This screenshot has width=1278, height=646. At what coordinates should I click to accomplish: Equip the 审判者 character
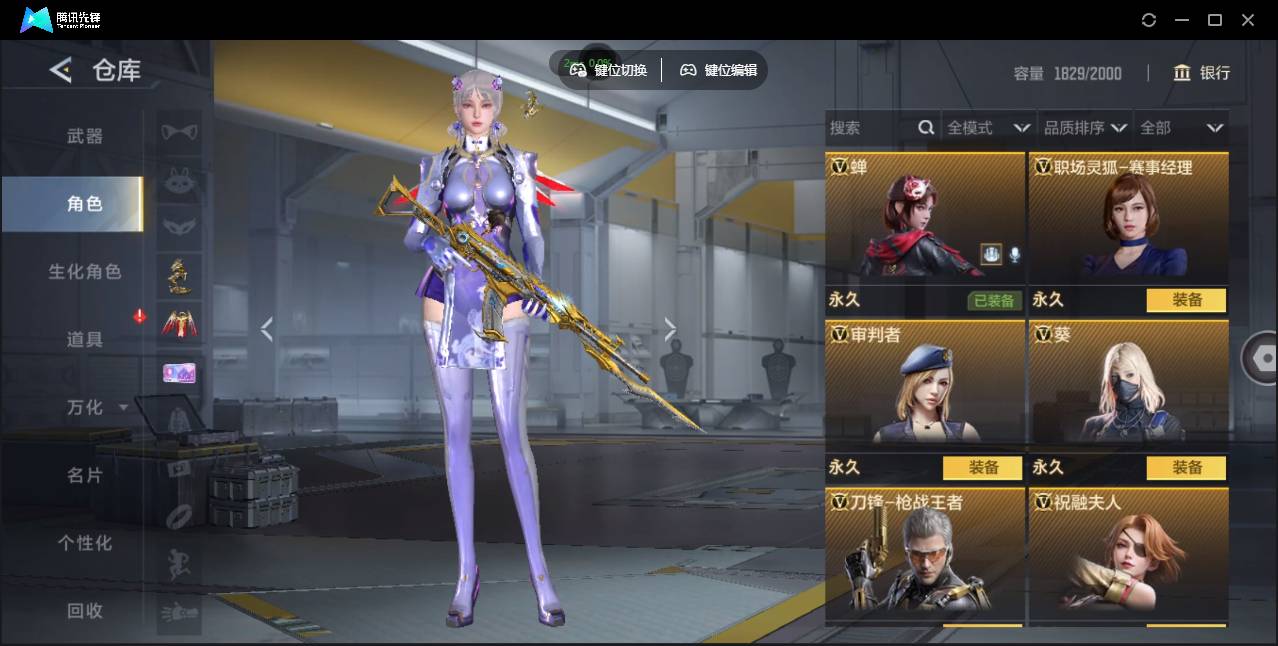[982, 467]
